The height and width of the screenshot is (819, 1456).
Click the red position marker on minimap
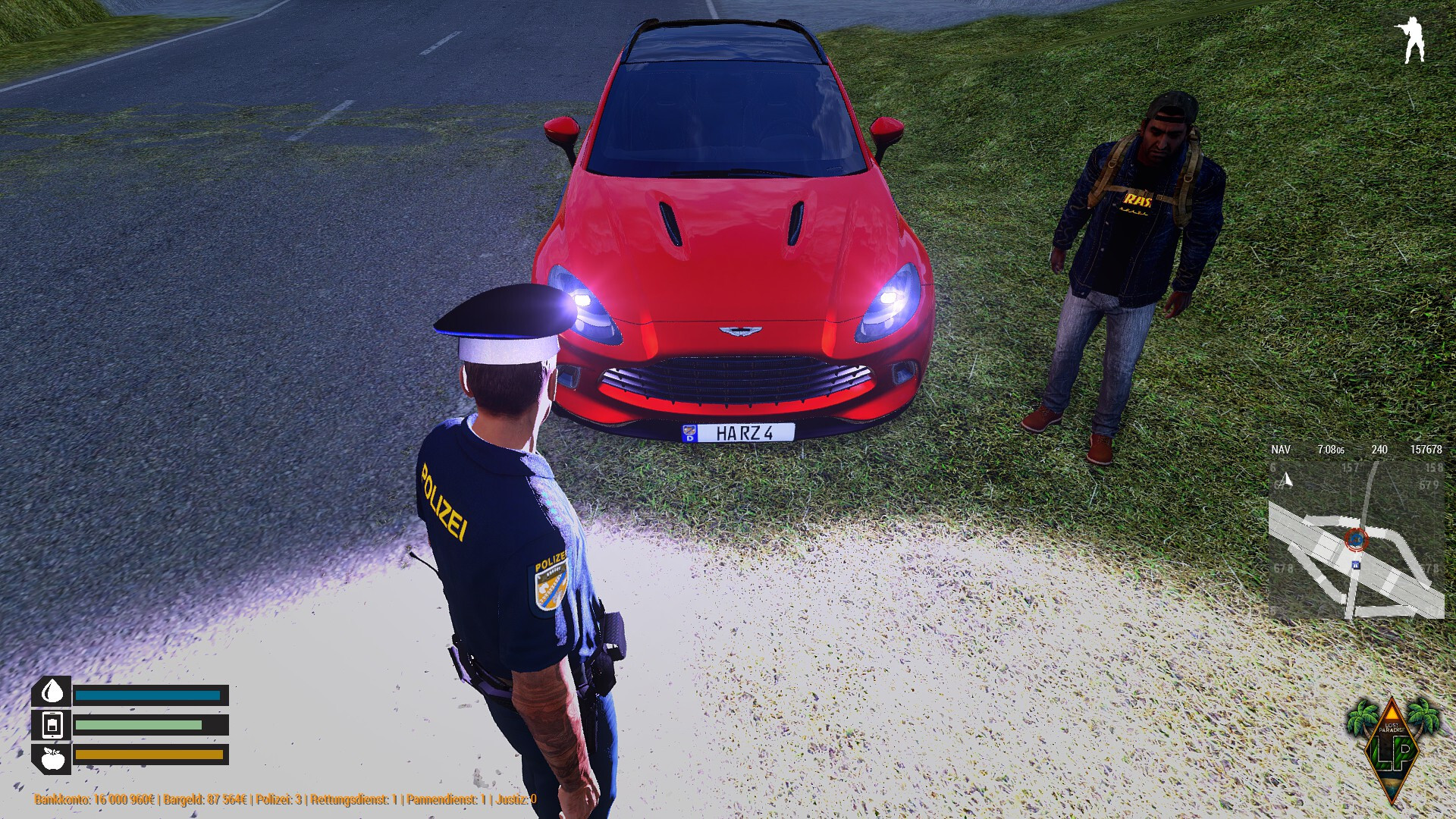(x=1355, y=540)
